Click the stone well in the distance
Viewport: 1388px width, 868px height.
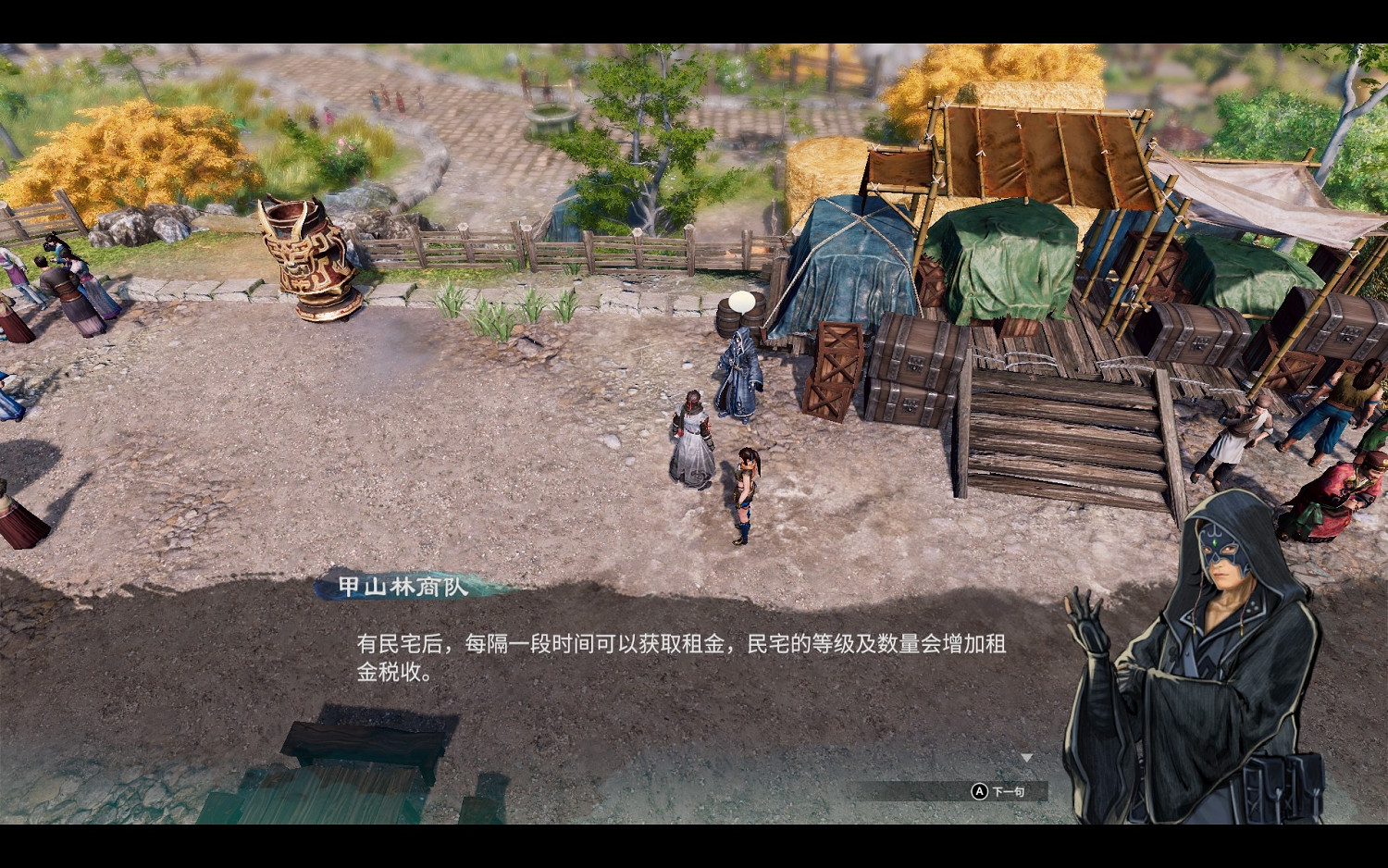pos(550,116)
